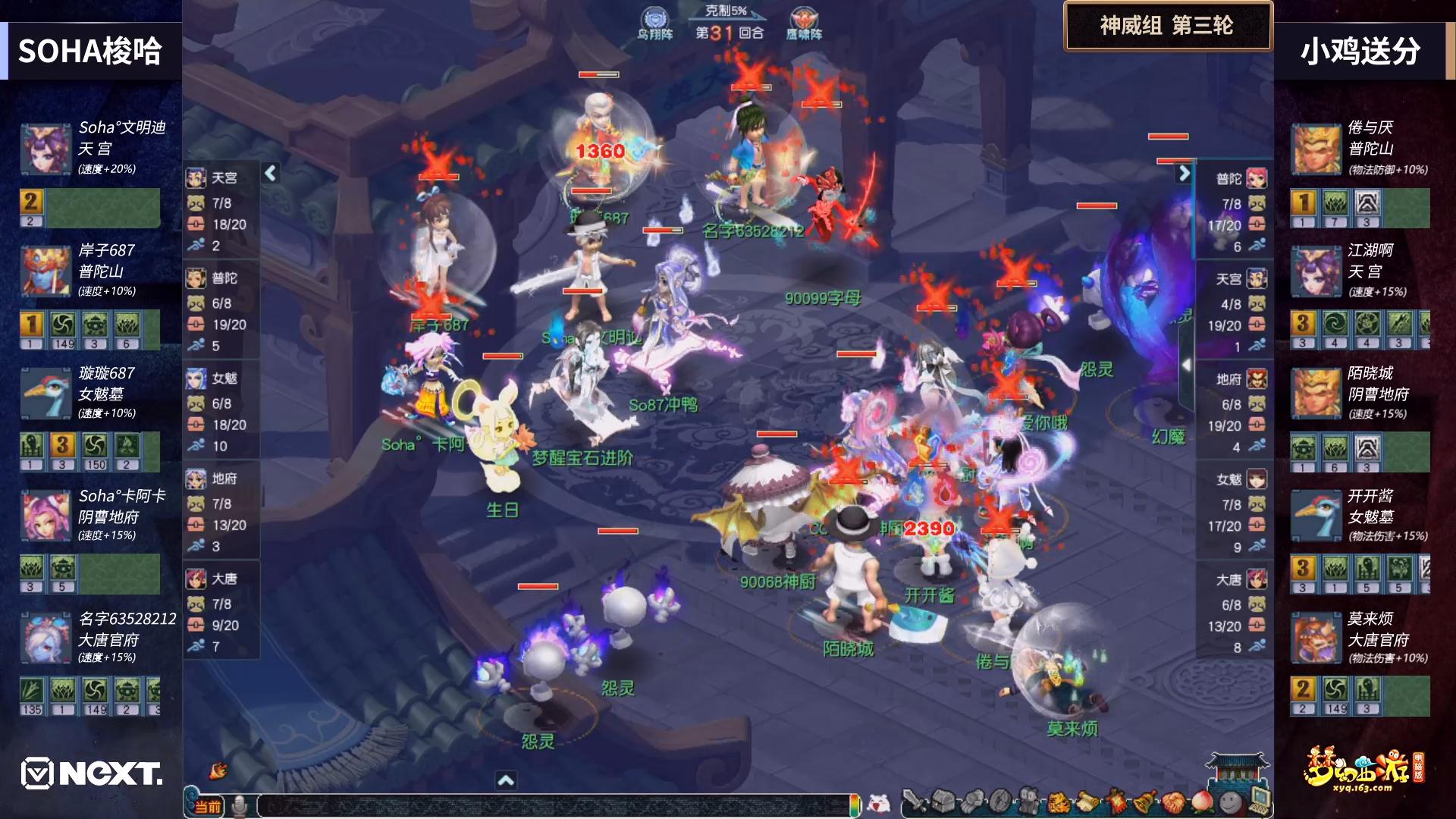Click the red banner flag icon

click(x=1116, y=801)
